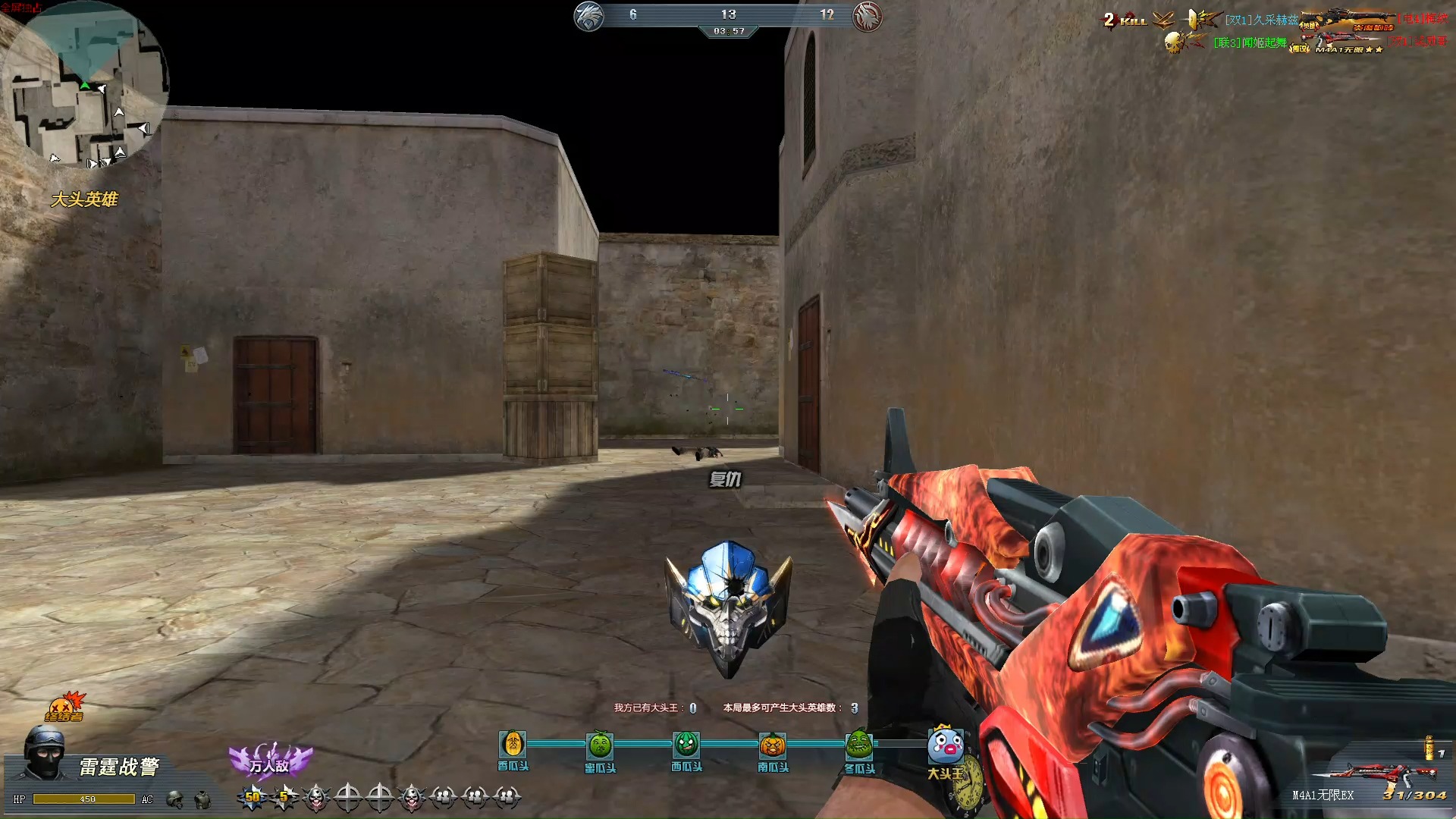Select the 闻姬起舞 kill feed entry
This screenshot has height=819, width=1456.
1250,42
